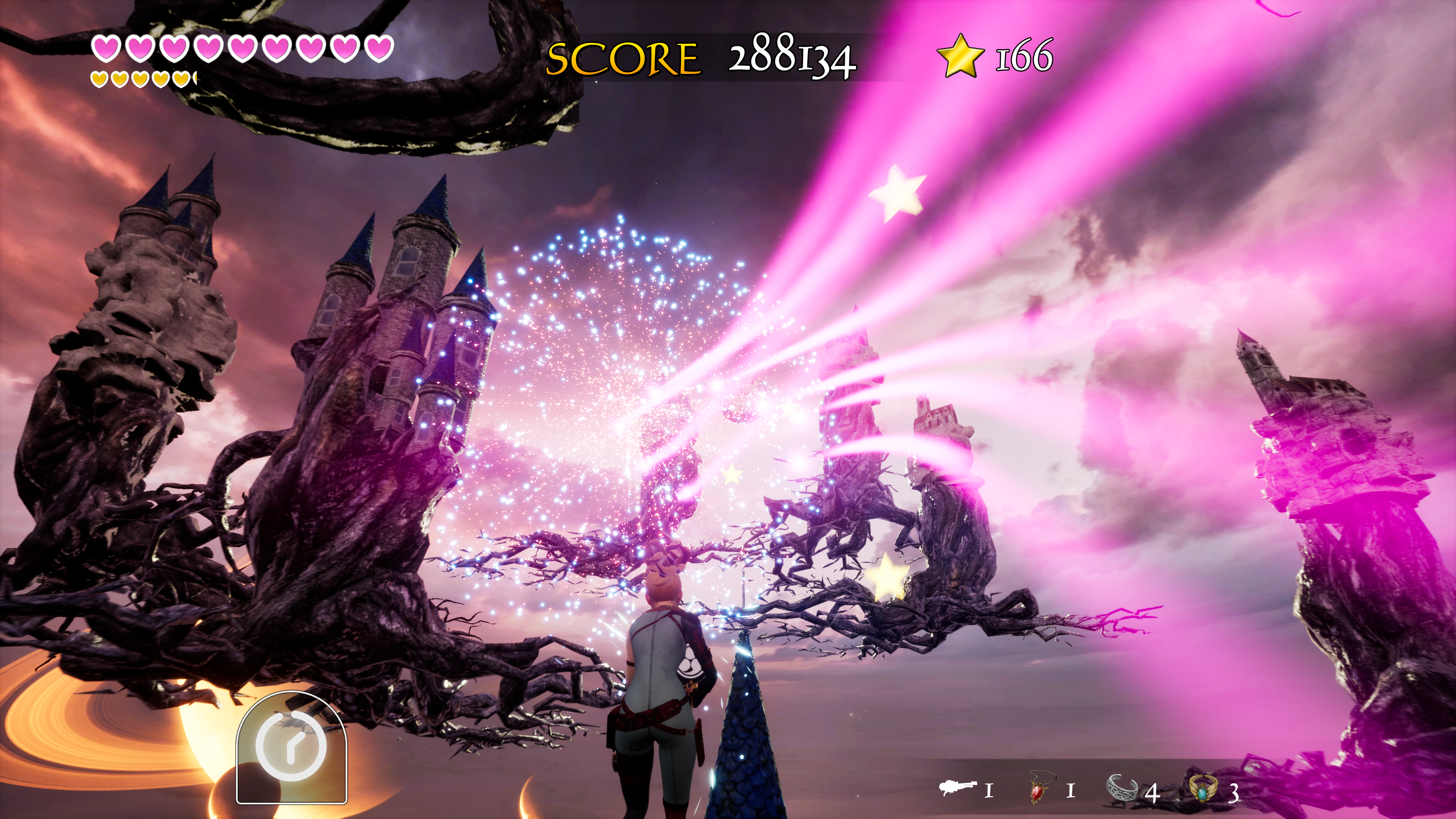This screenshot has height=819, width=1456.
Task: Select the silver bracelet item
Action: (x=1122, y=788)
